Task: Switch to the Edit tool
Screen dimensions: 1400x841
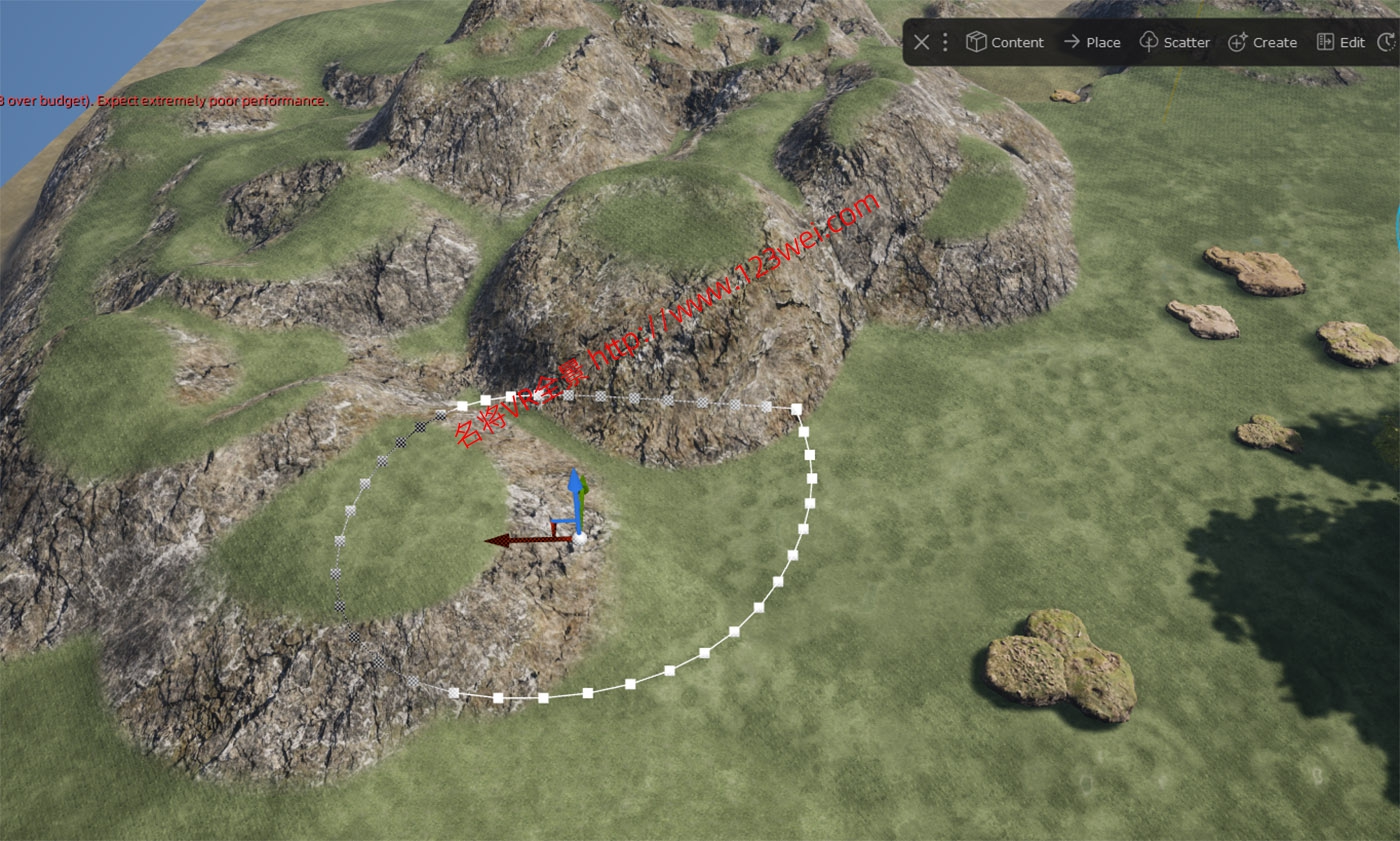Action: pos(1340,42)
